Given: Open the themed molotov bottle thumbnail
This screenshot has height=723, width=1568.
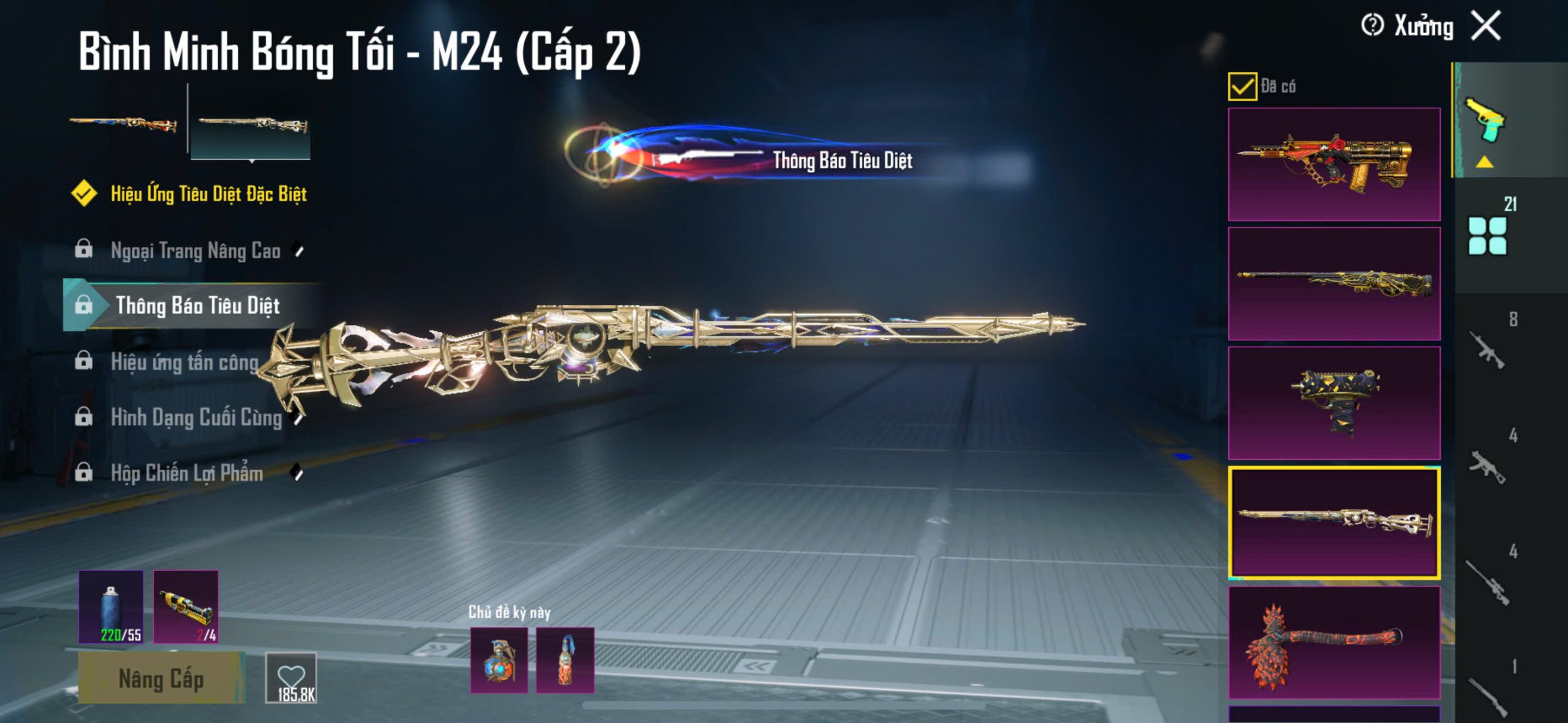Looking at the screenshot, I should coord(565,660).
